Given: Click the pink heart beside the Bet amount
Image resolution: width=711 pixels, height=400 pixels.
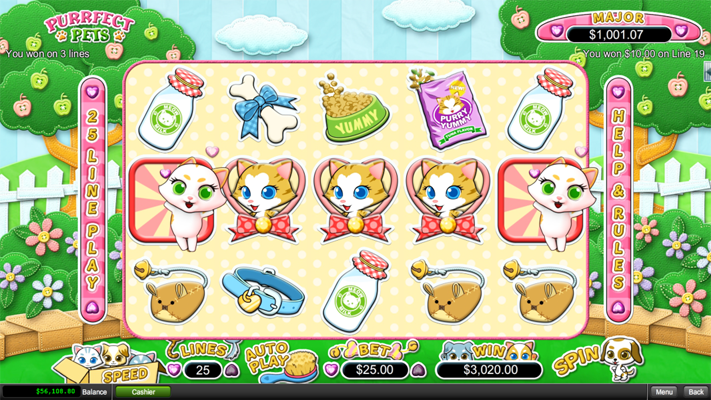Looking at the screenshot, I should 332,370.
